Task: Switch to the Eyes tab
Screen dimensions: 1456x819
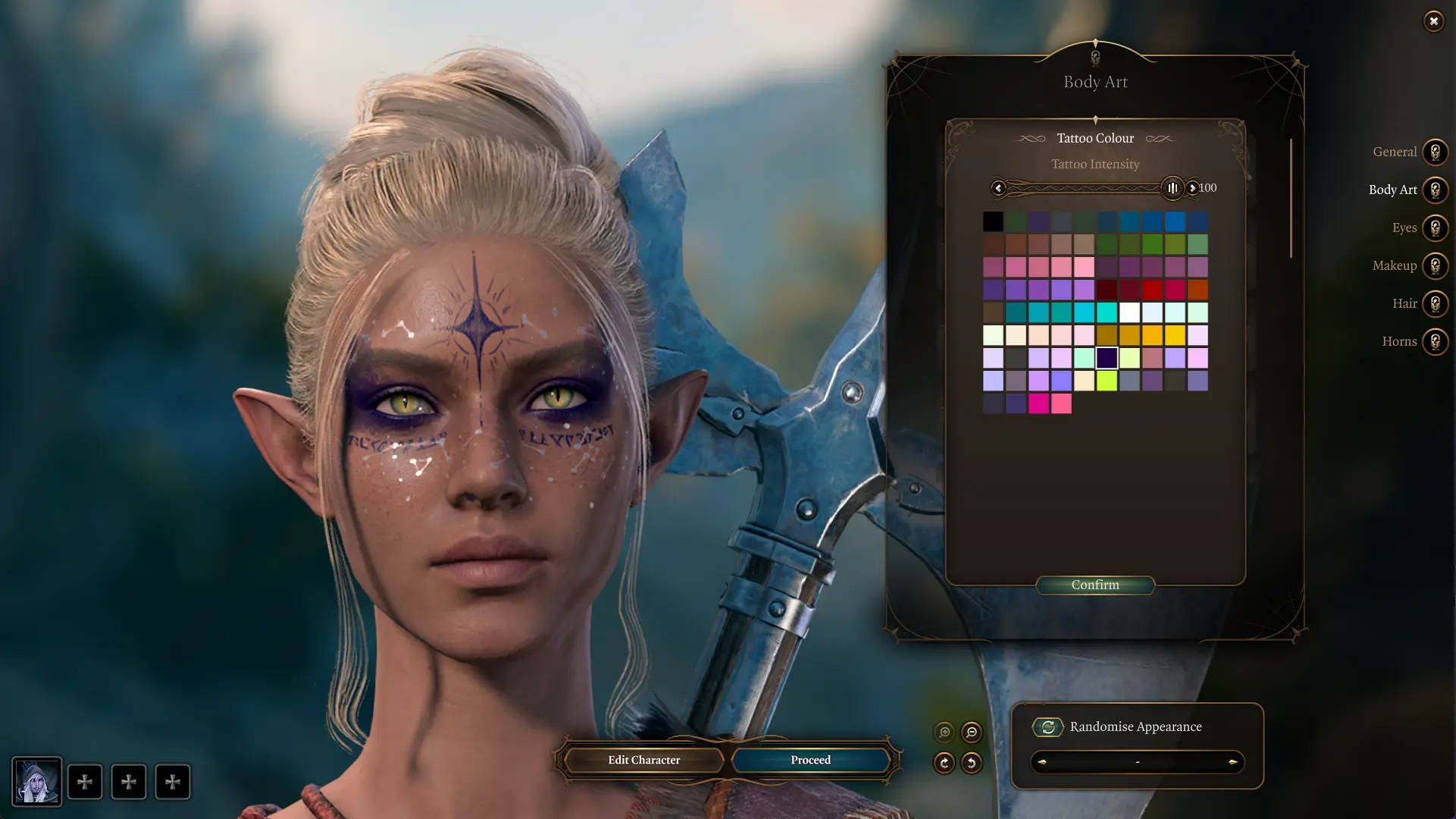Action: click(x=1435, y=227)
